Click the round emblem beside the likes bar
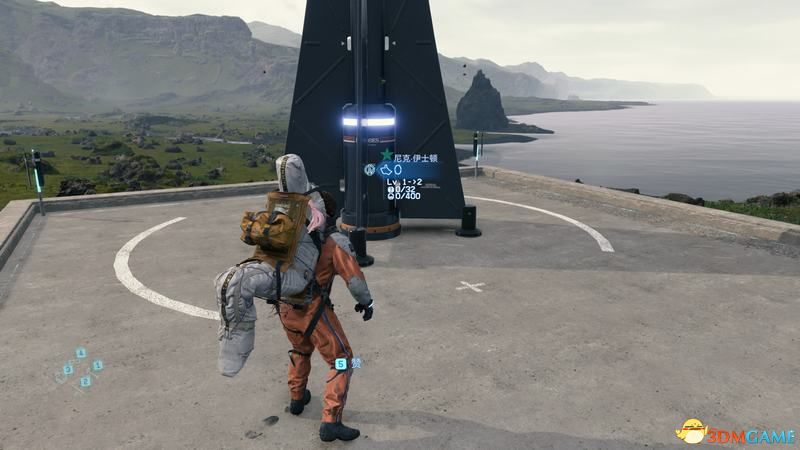Viewport: 800px width, 450px height. click(x=368, y=170)
